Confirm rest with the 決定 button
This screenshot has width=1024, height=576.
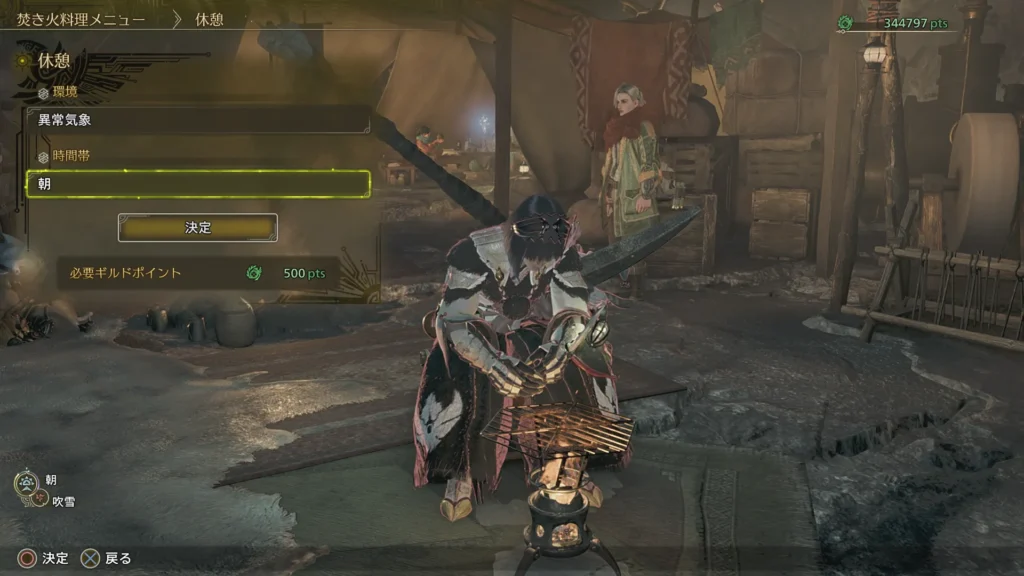[x=198, y=228]
